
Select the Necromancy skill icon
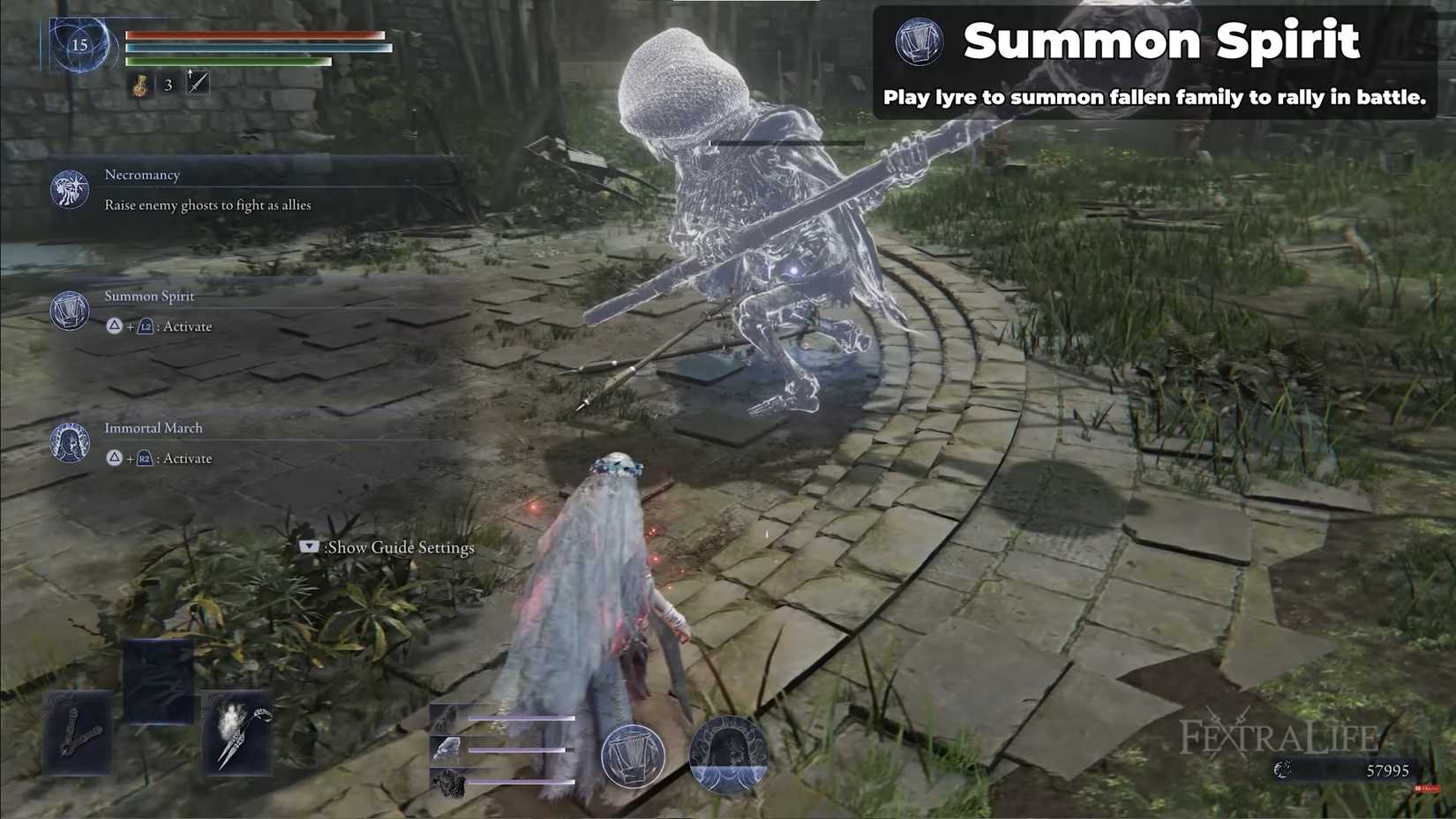[x=69, y=188]
